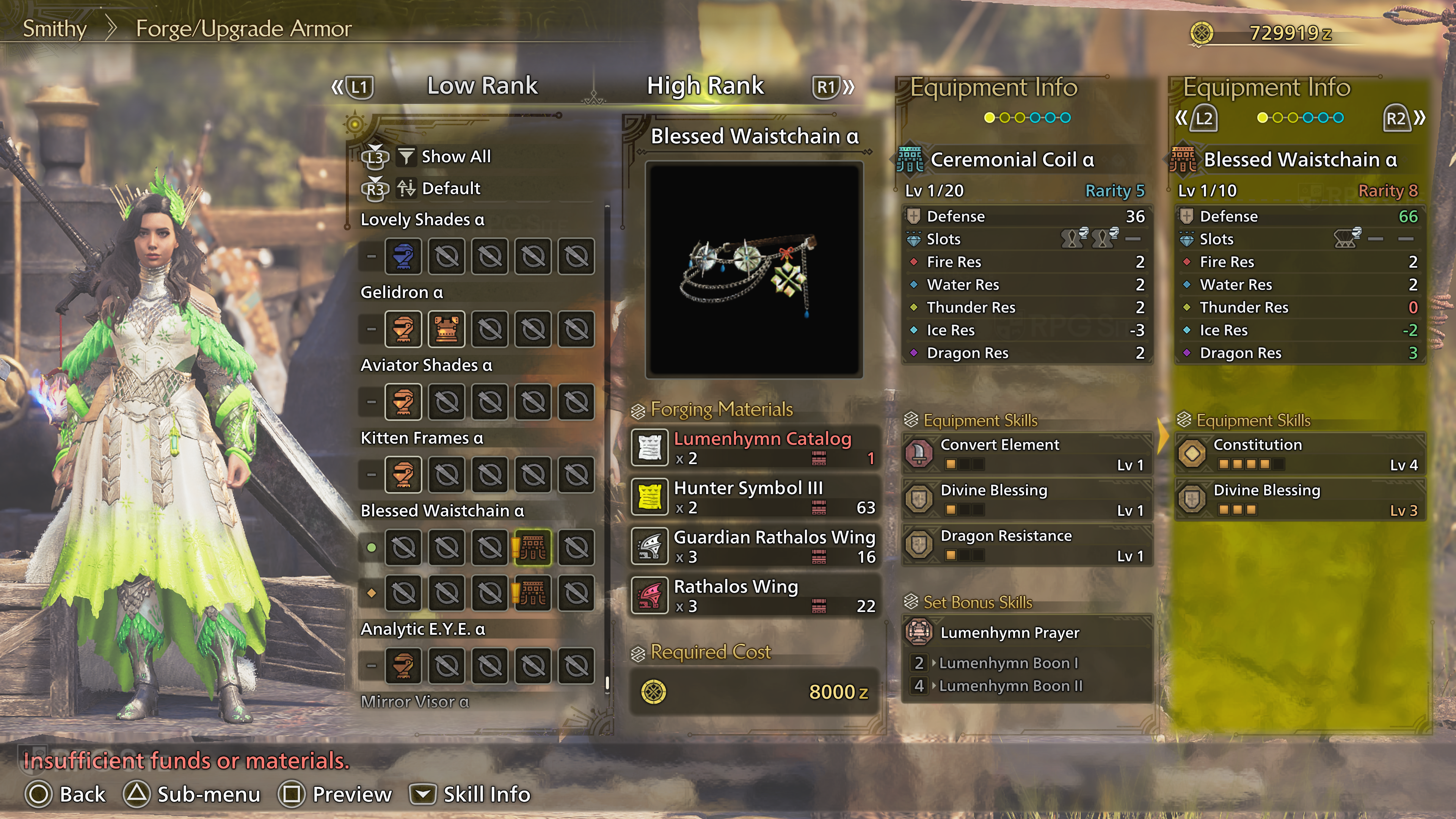This screenshot has height=819, width=1456.
Task: Switch to the High Rank tab
Action: pyautogui.click(x=705, y=86)
